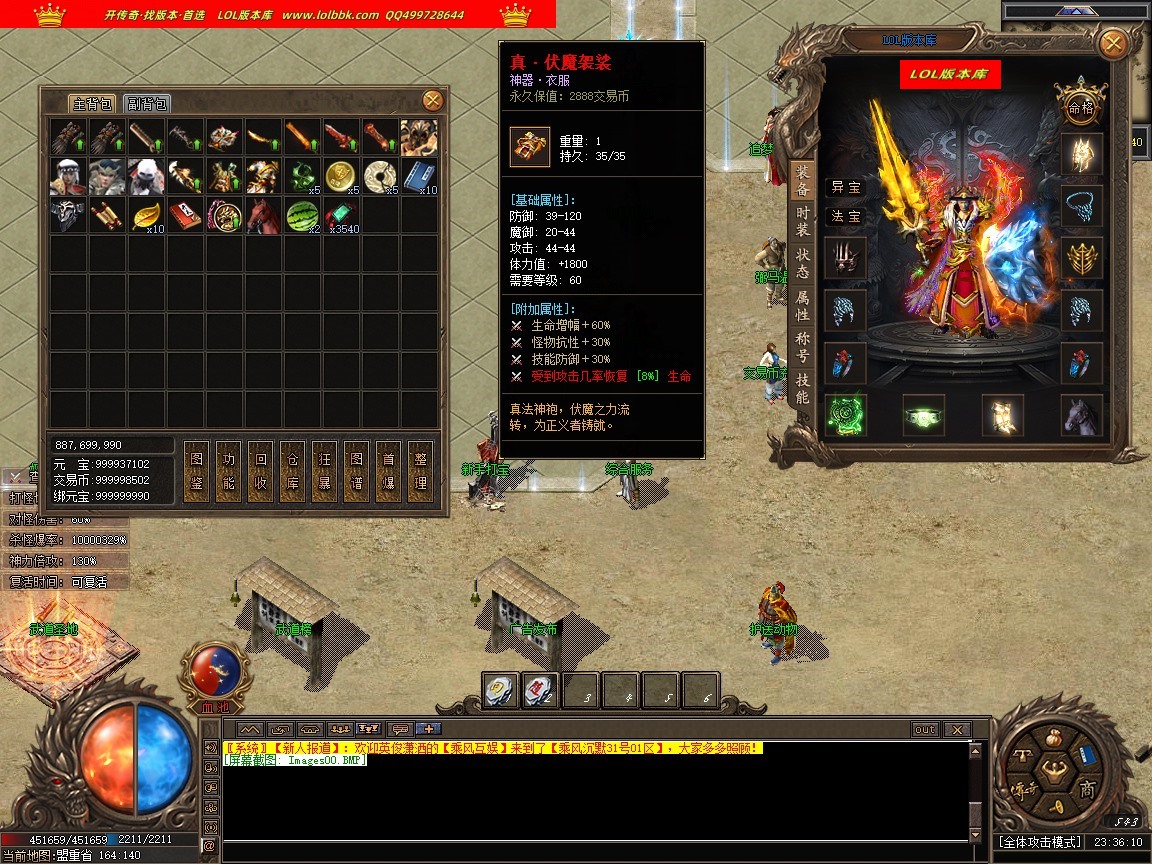
Task: Open the 图鉴 codex button
Action: coord(196,470)
